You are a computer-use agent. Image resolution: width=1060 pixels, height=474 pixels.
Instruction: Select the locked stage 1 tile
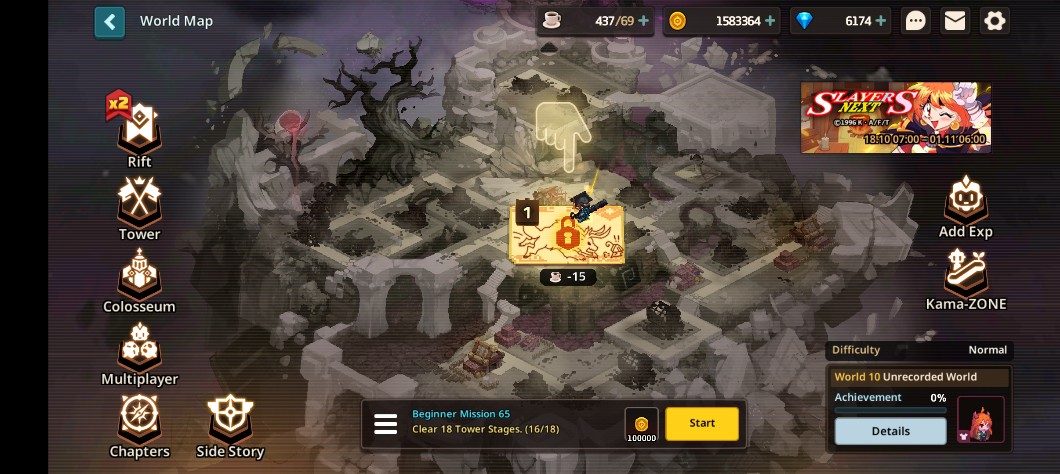(x=567, y=233)
